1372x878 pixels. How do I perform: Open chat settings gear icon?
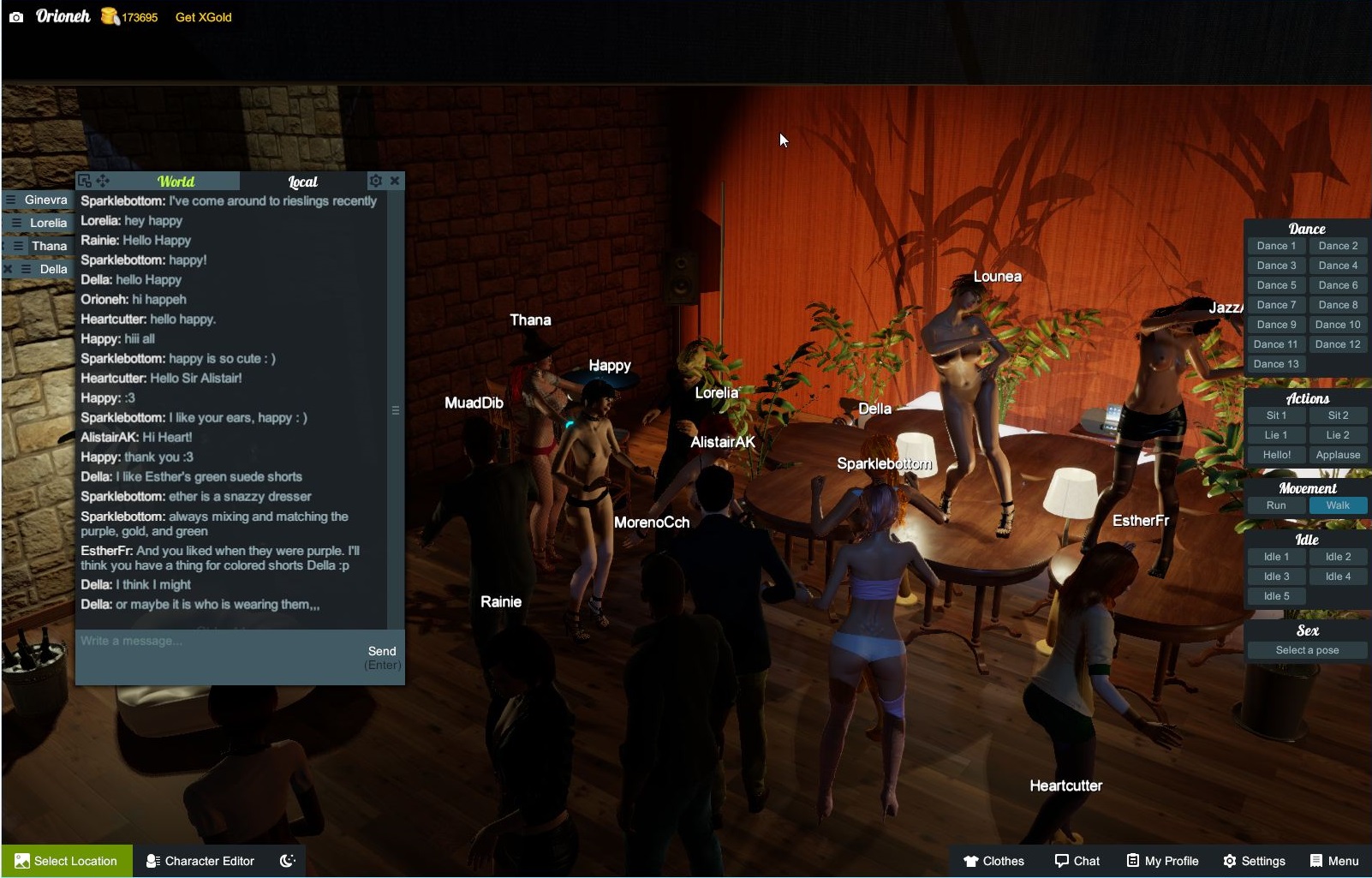tap(375, 181)
